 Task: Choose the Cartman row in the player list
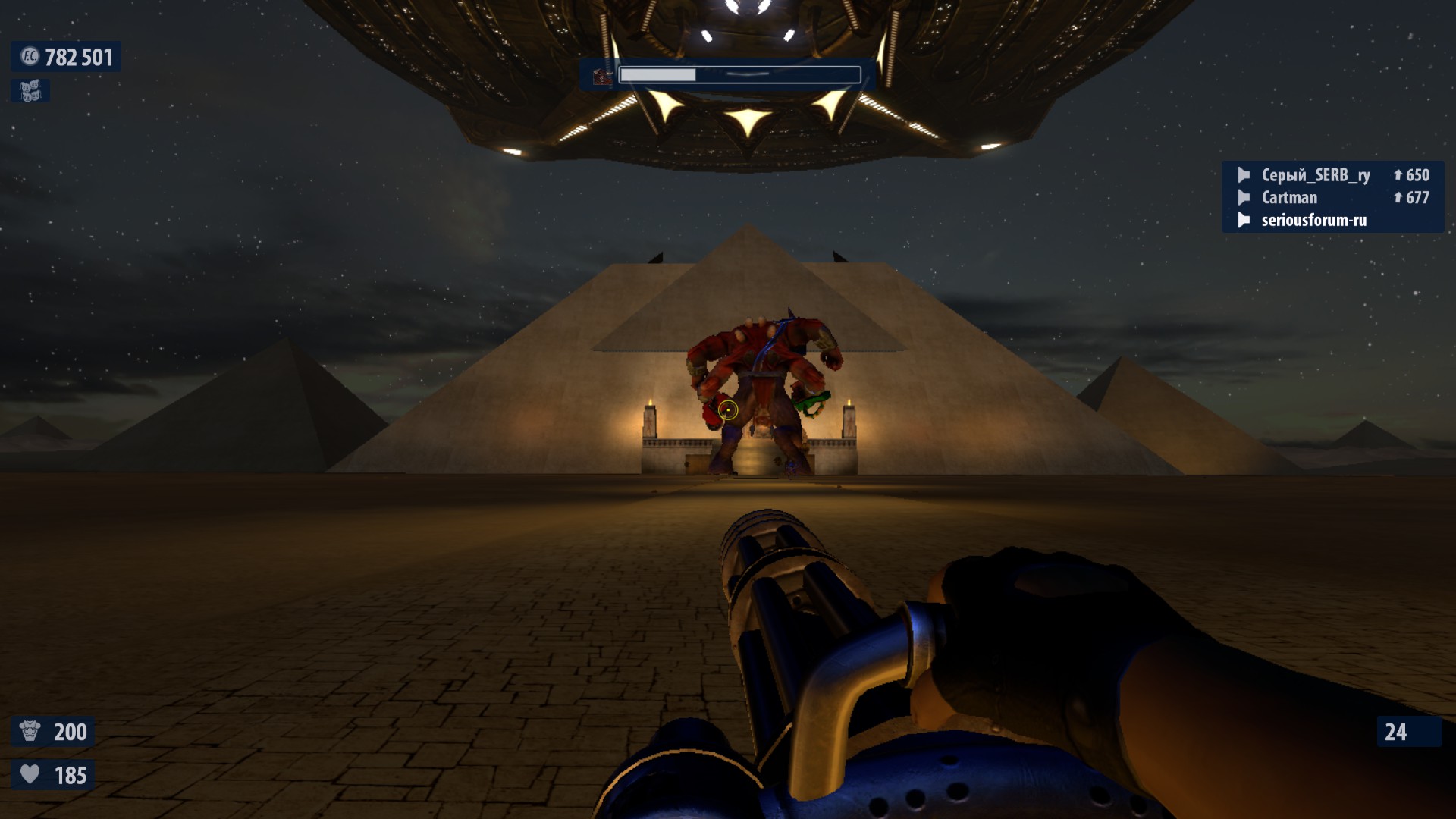pyautogui.click(x=1289, y=198)
